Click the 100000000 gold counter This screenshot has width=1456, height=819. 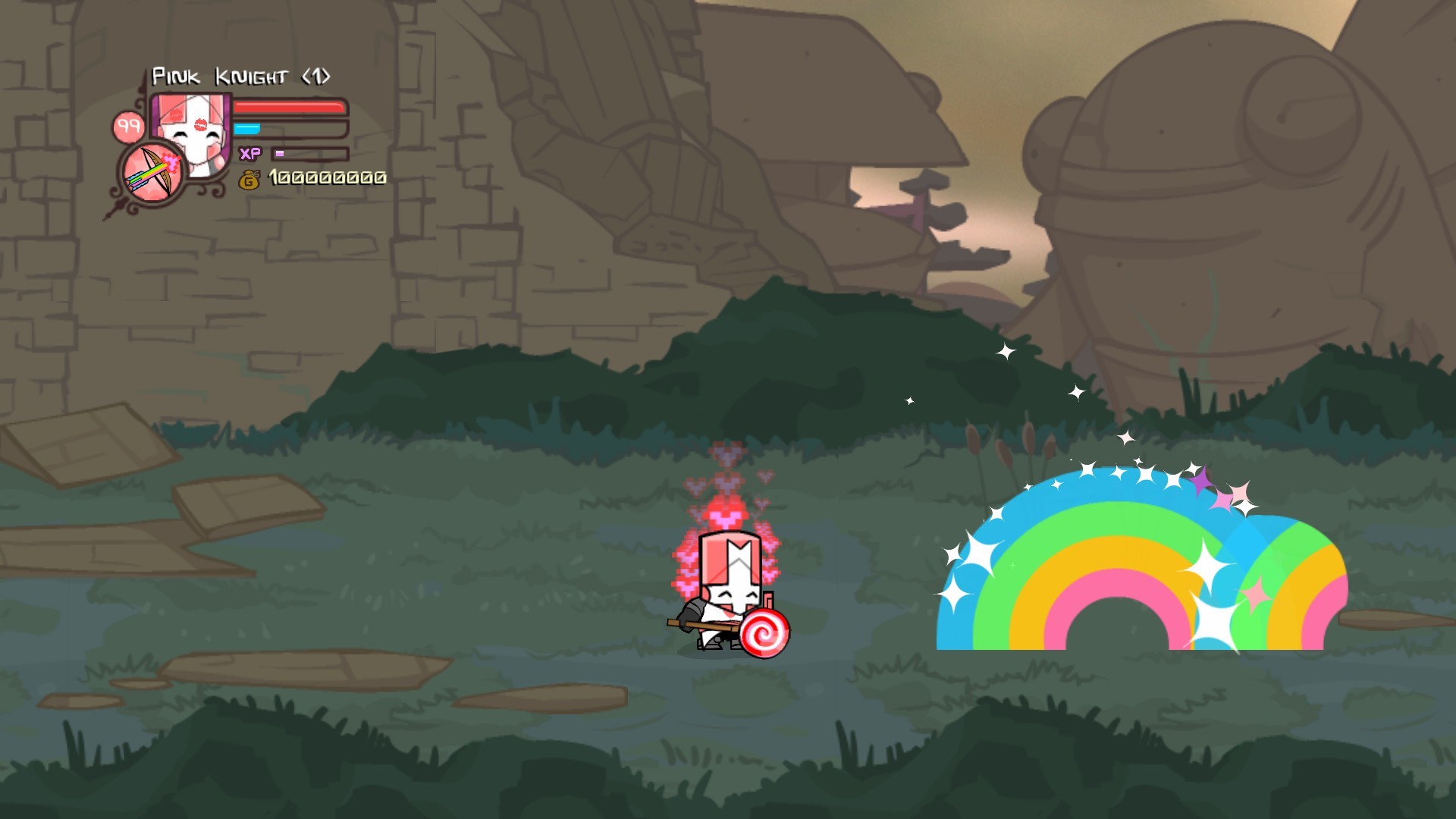tap(326, 180)
